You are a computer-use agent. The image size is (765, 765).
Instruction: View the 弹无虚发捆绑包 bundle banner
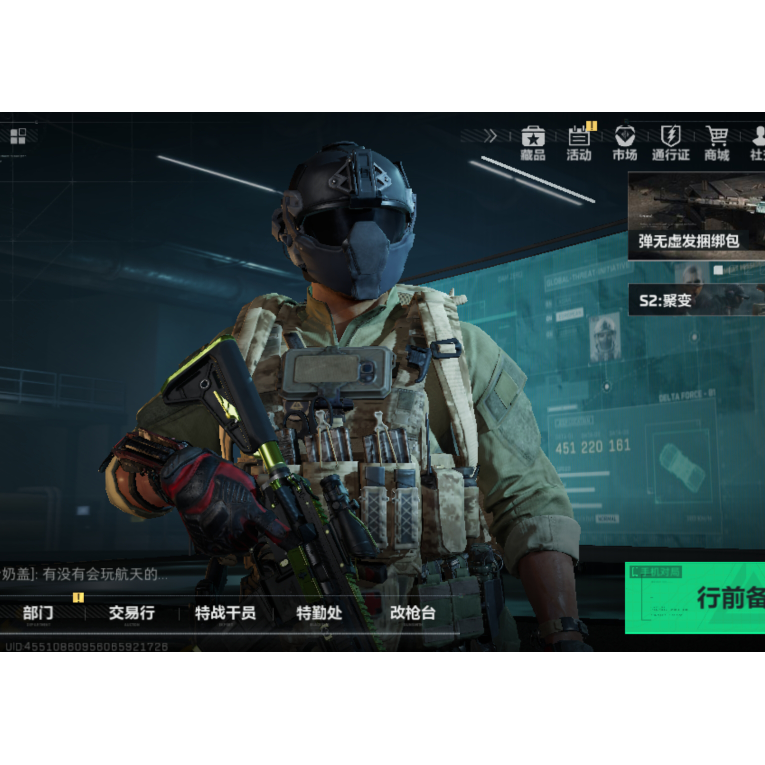[x=696, y=216]
